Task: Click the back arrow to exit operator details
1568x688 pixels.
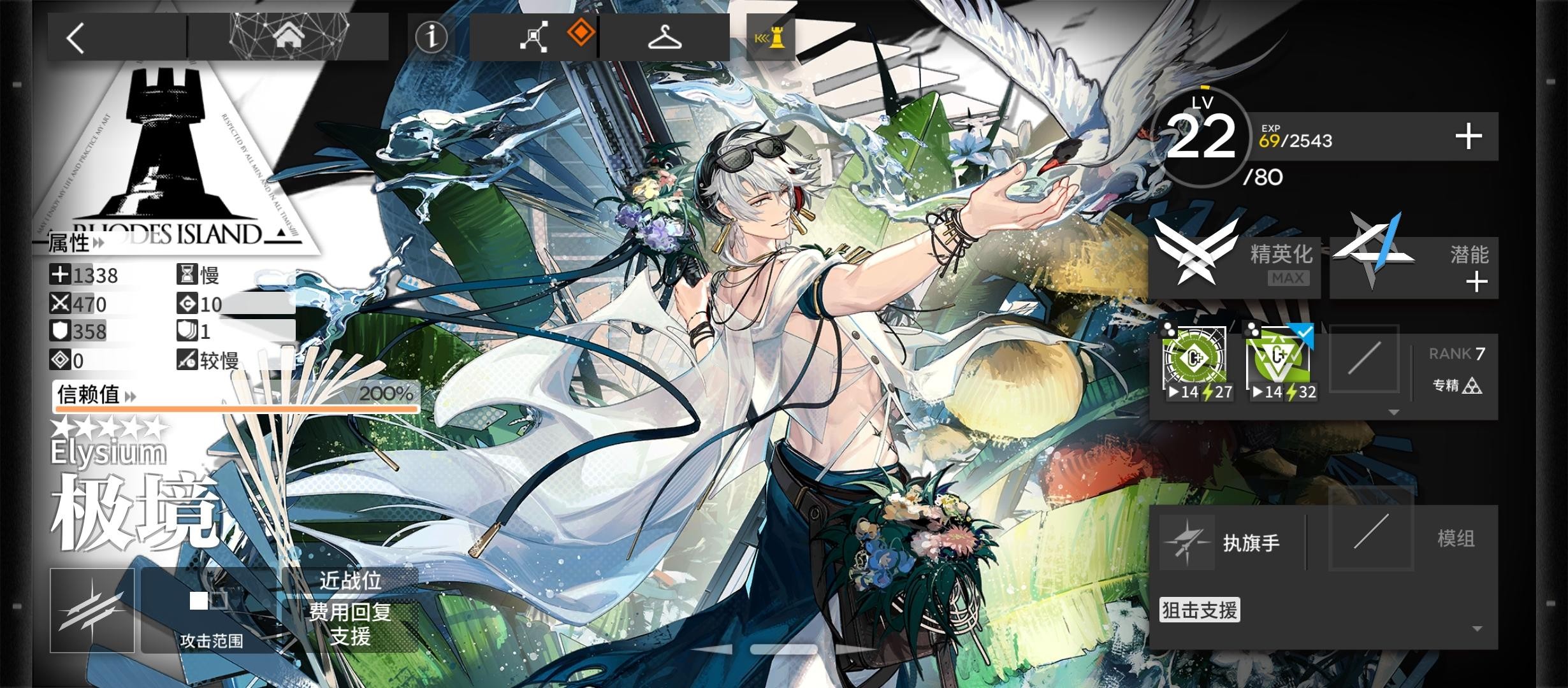Action: 75,38
